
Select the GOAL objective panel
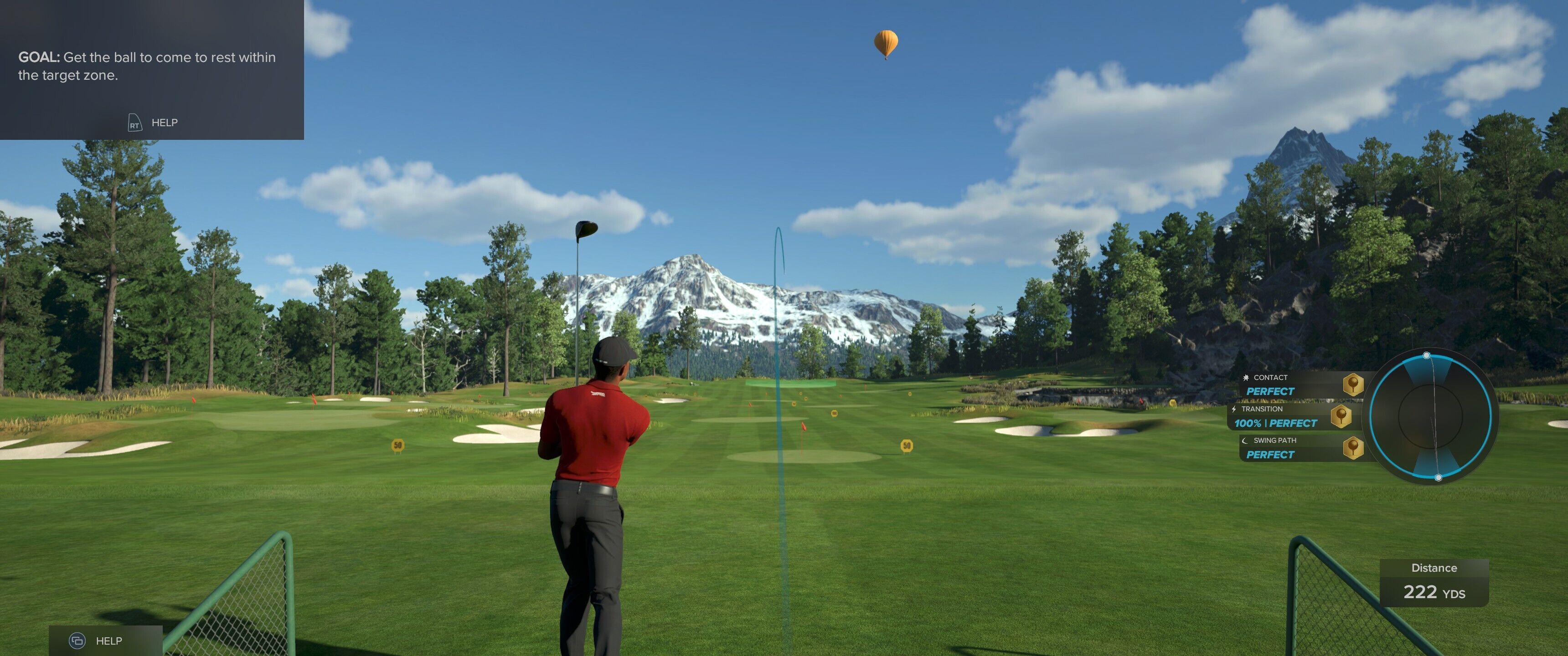tap(151, 68)
